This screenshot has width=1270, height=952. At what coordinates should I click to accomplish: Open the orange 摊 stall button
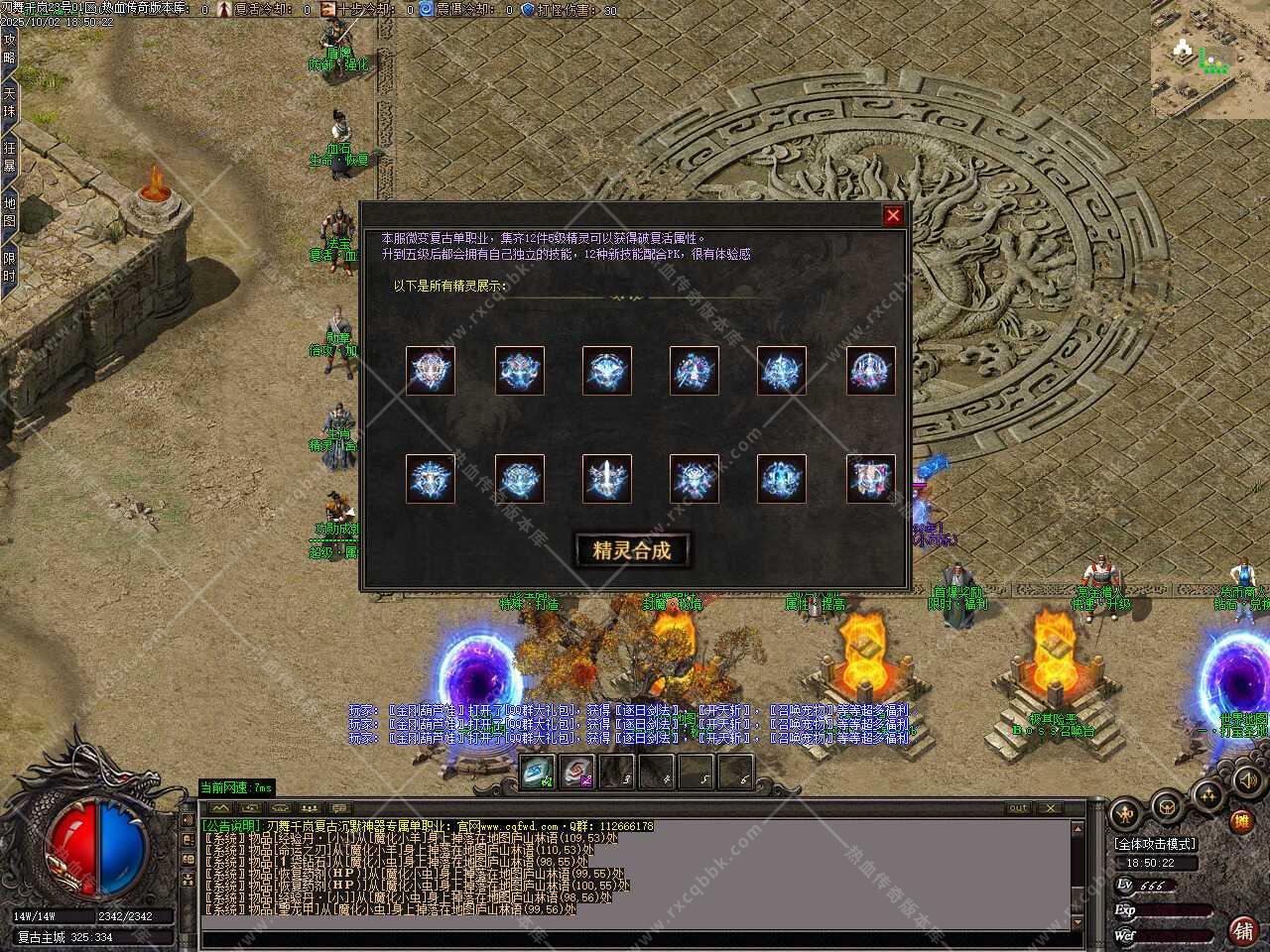(1240, 821)
